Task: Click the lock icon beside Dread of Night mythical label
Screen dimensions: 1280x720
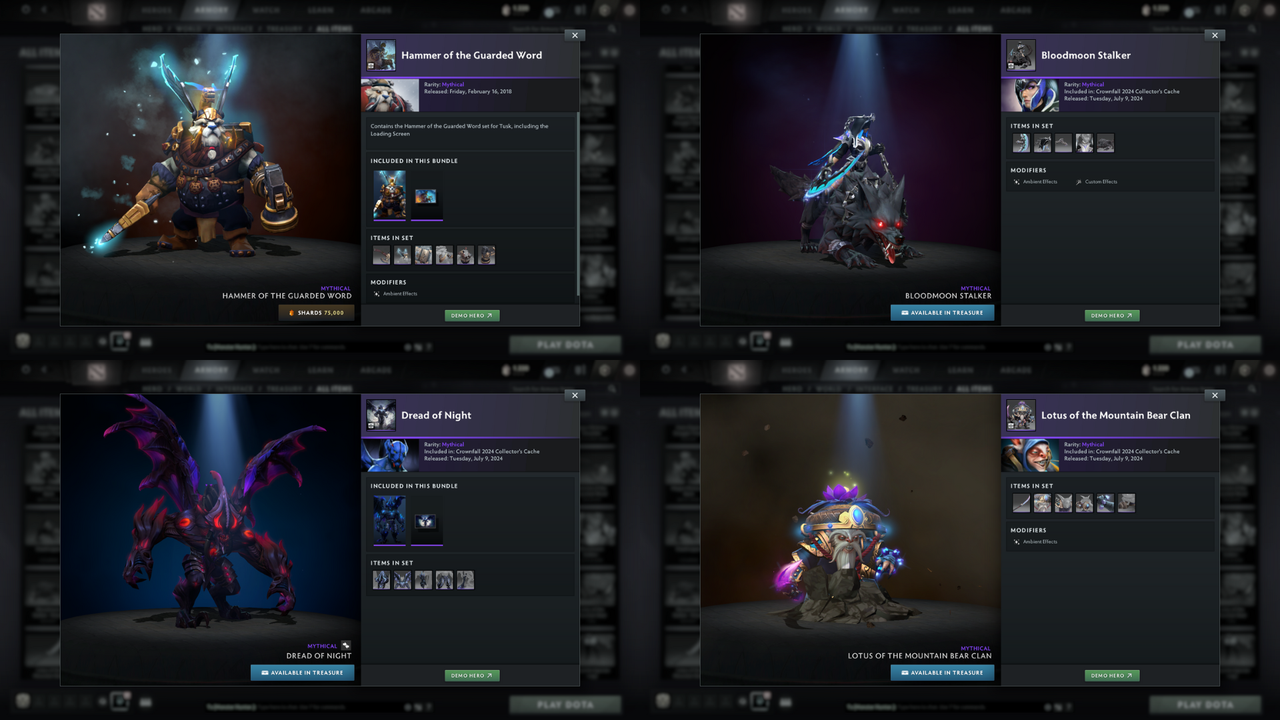Action: [346, 645]
